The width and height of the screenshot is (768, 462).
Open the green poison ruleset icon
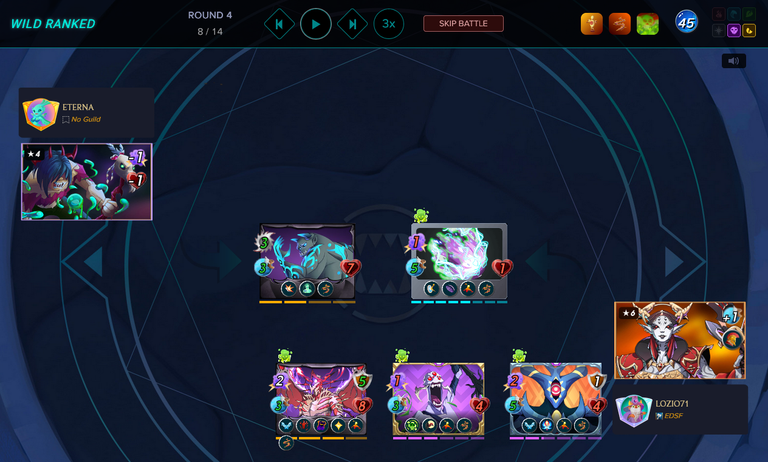[x=648, y=23]
